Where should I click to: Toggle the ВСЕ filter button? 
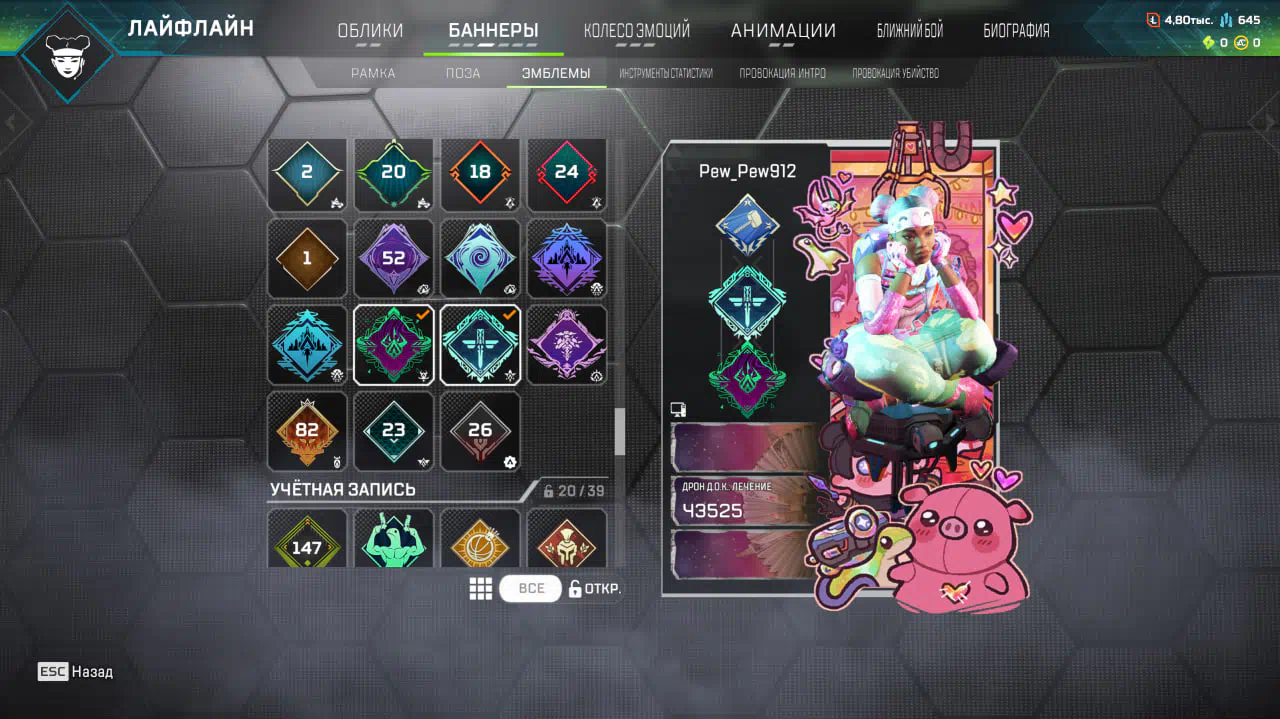pyautogui.click(x=531, y=588)
